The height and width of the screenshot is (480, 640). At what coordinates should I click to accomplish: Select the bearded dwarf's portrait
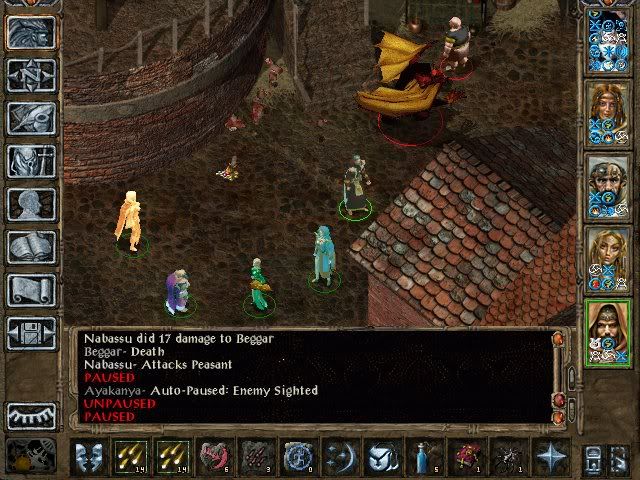click(608, 184)
